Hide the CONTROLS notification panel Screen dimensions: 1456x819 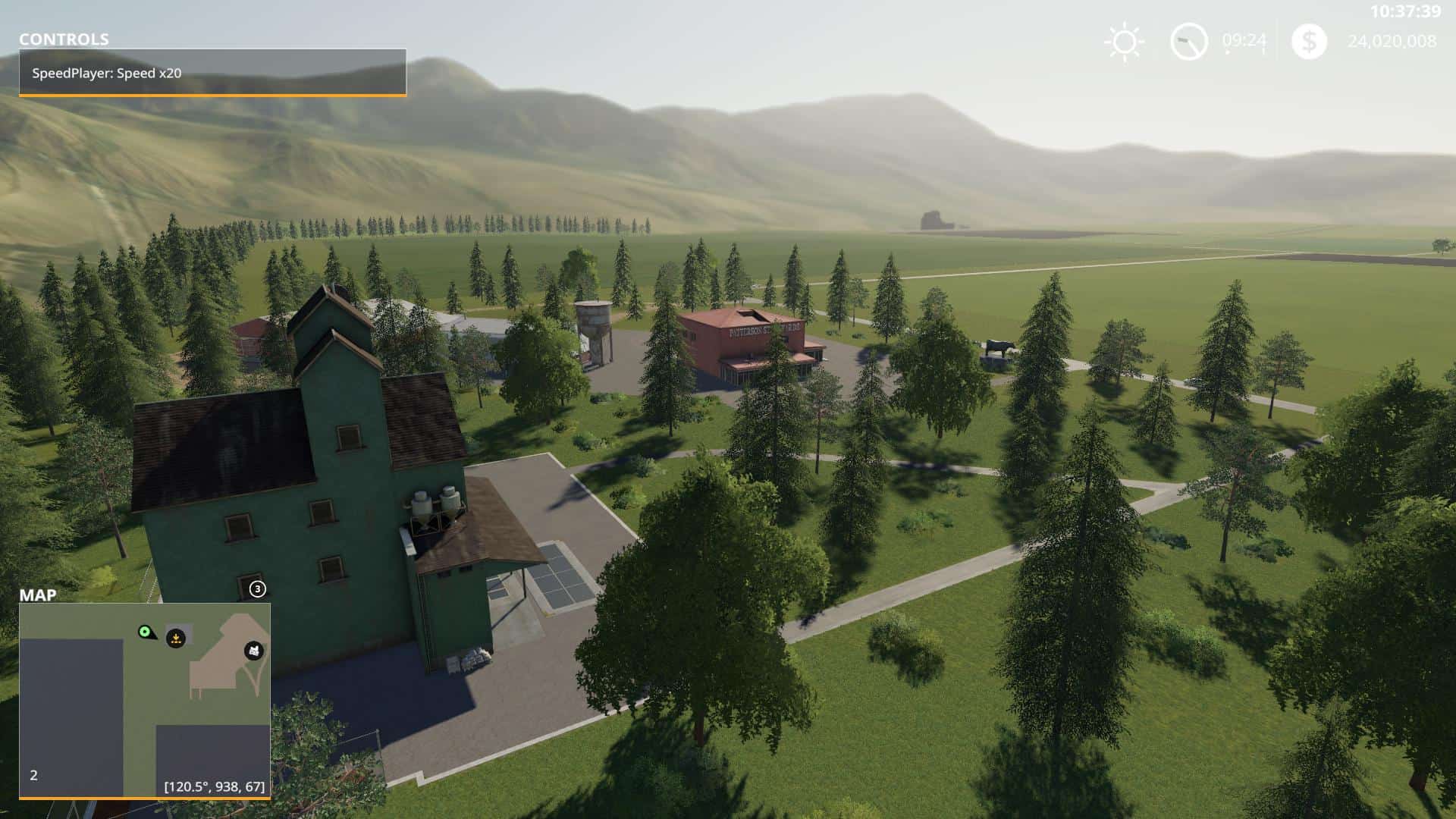click(x=212, y=74)
